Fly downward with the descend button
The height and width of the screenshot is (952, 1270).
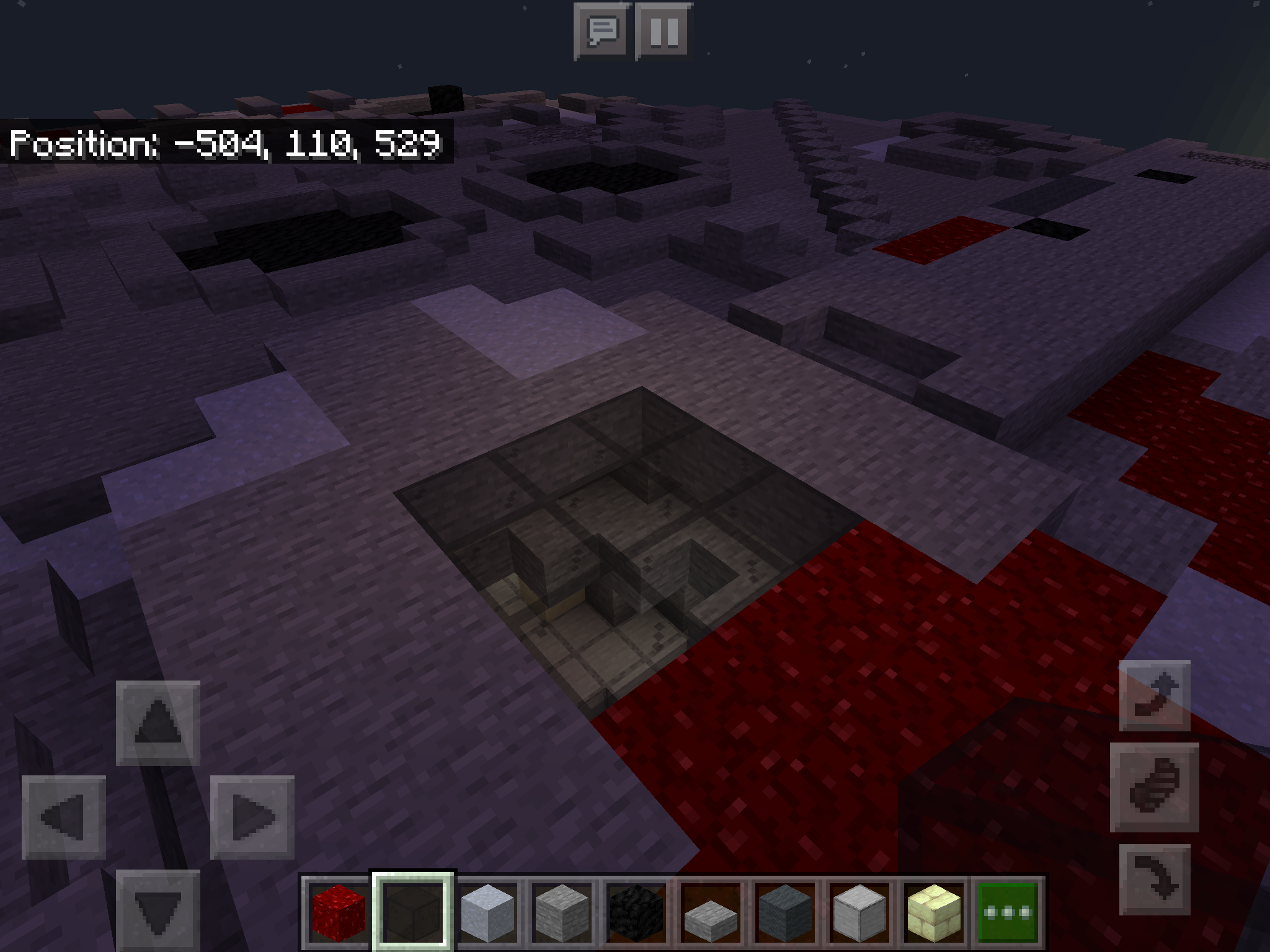coord(1155,879)
